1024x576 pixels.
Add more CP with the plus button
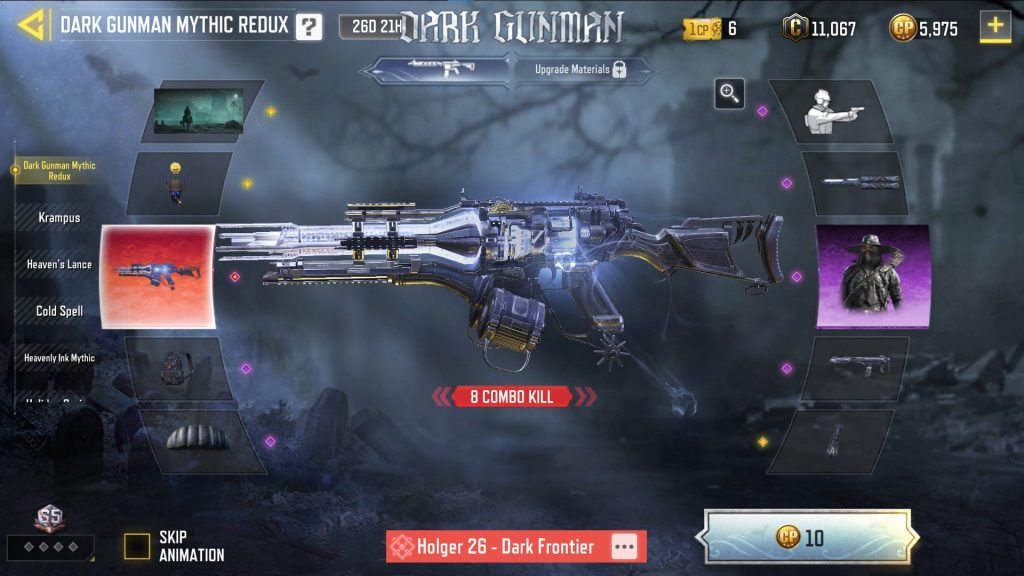click(x=995, y=27)
